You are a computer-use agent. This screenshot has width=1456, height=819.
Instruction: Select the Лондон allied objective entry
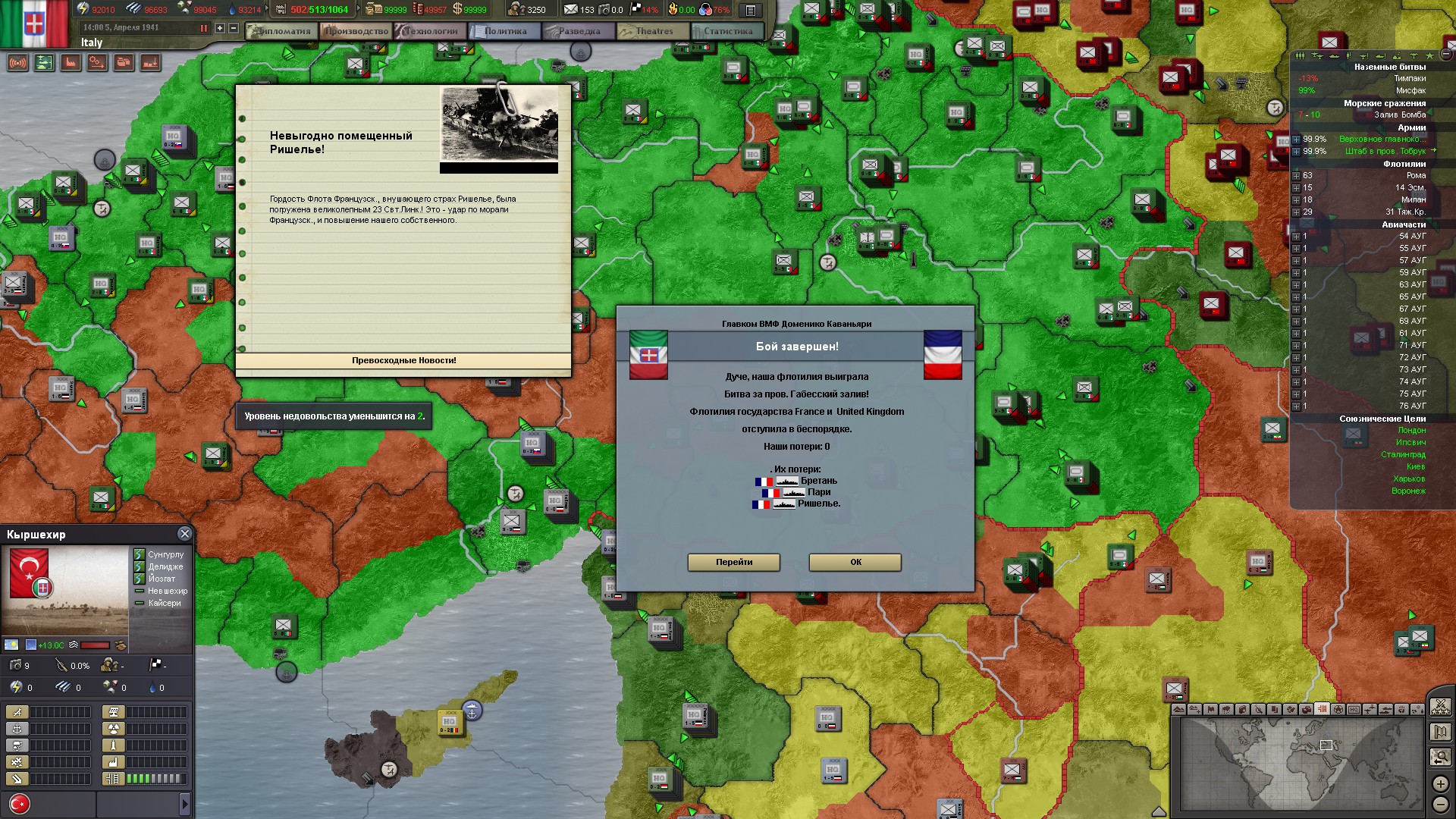[1411, 430]
